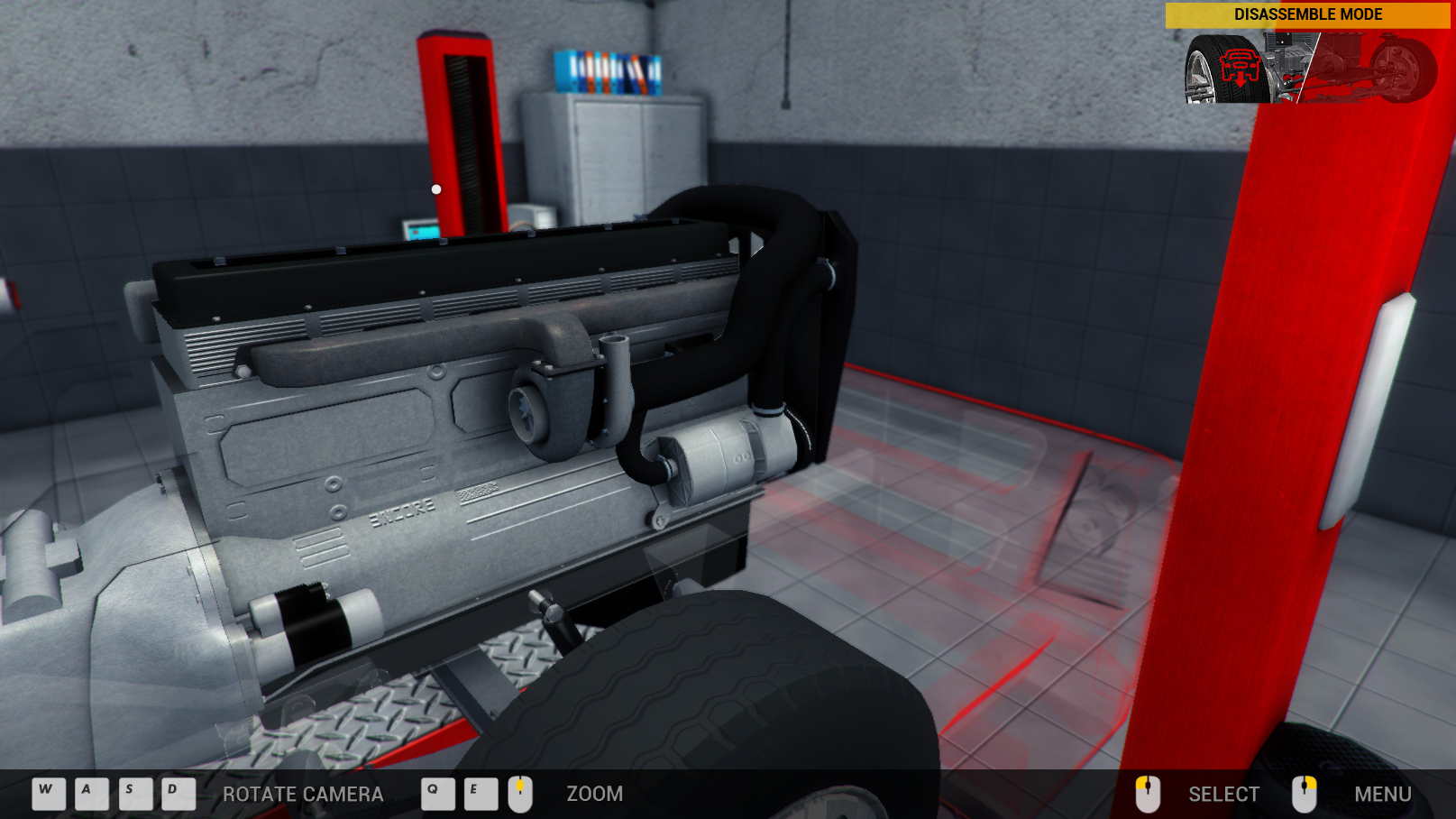This screenshot has height=819, width=1456.
Task: Click the DISASSEMBLE MODE banner
Action: (x=1307, y=14)
